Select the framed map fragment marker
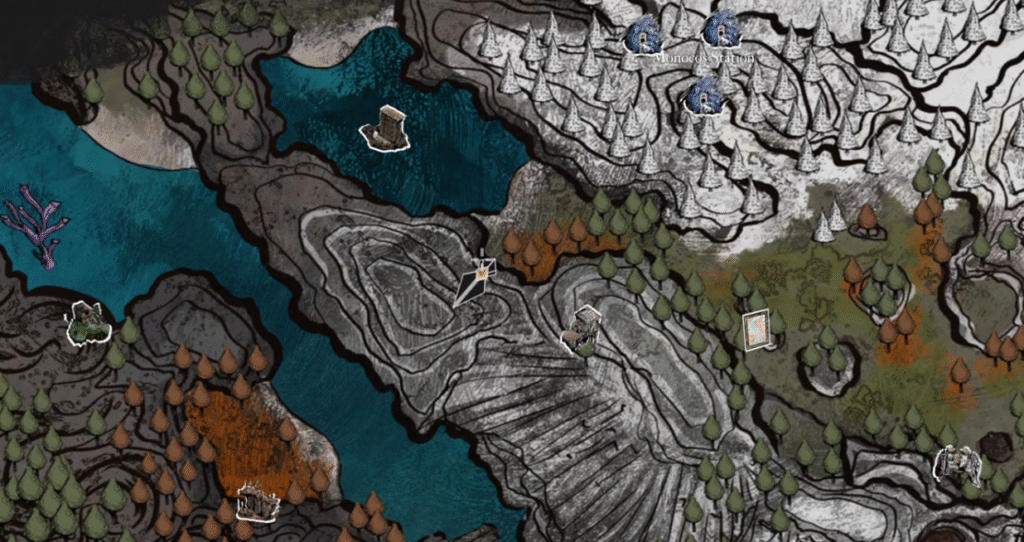The width and height of the screenshot is (1024, 542). click(757, 330)
